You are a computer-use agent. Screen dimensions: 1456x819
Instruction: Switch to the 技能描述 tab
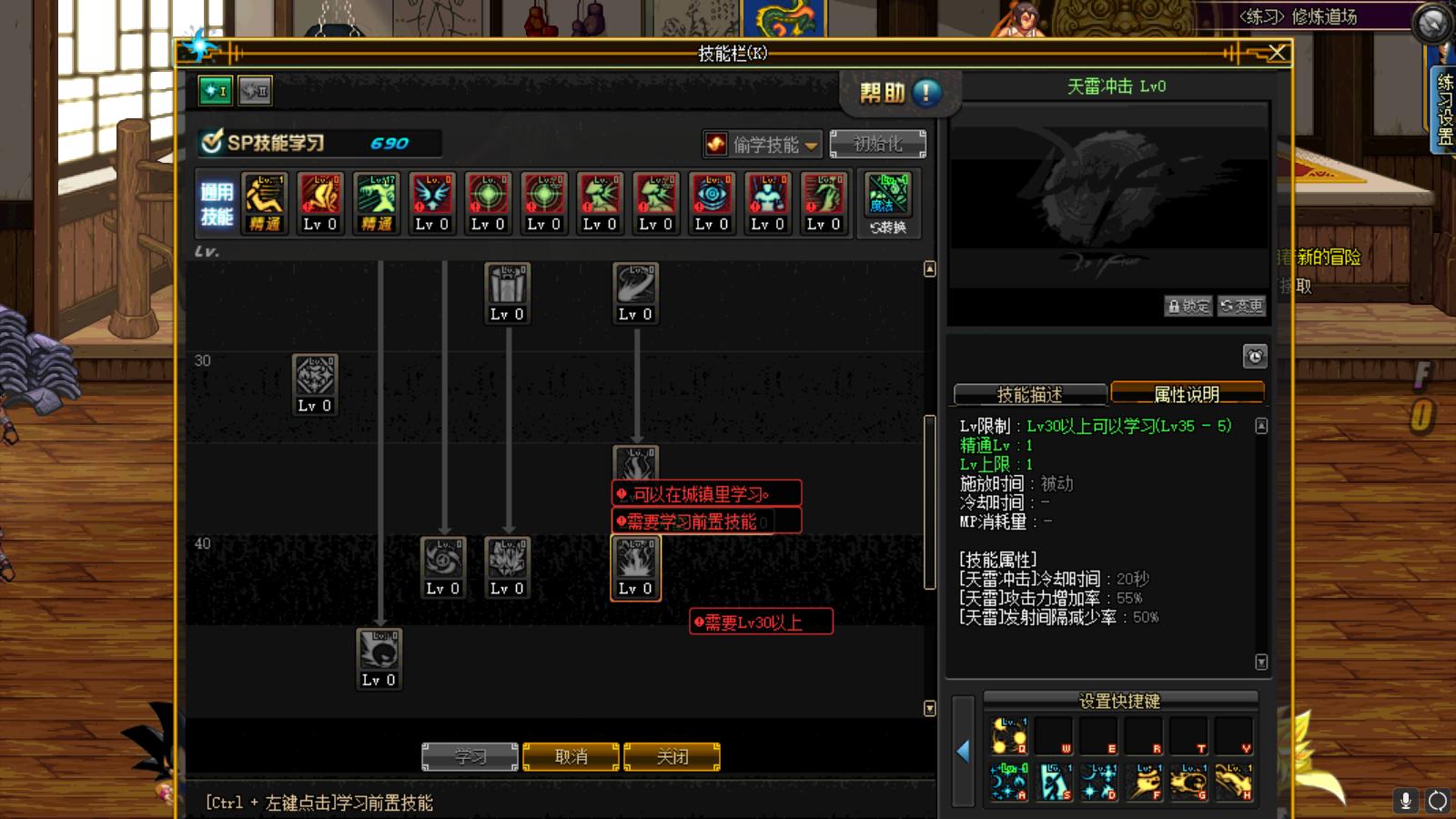(1030, 394)
